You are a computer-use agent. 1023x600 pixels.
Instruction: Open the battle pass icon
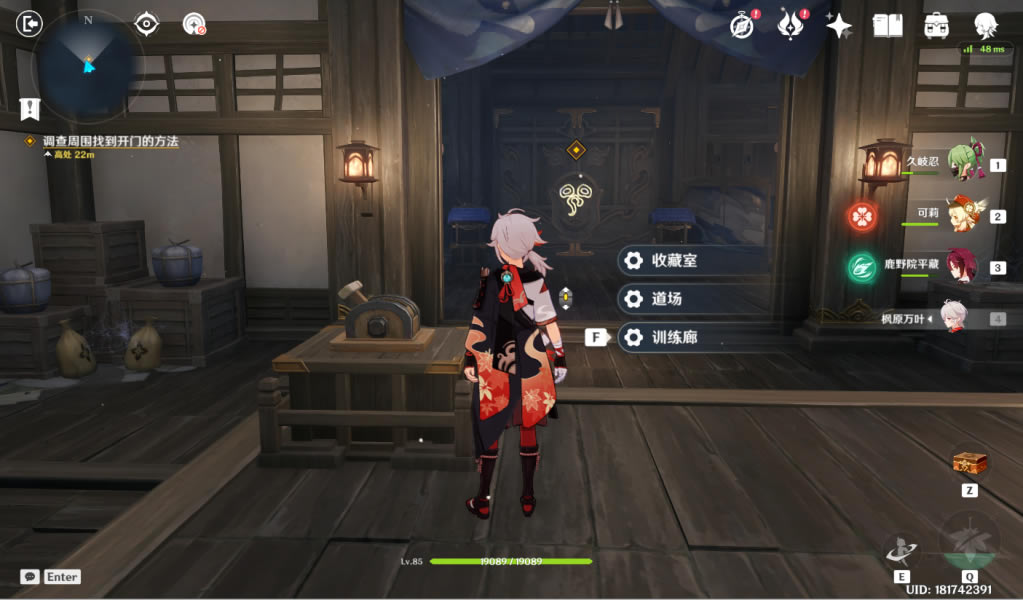(x=791, y=26)
